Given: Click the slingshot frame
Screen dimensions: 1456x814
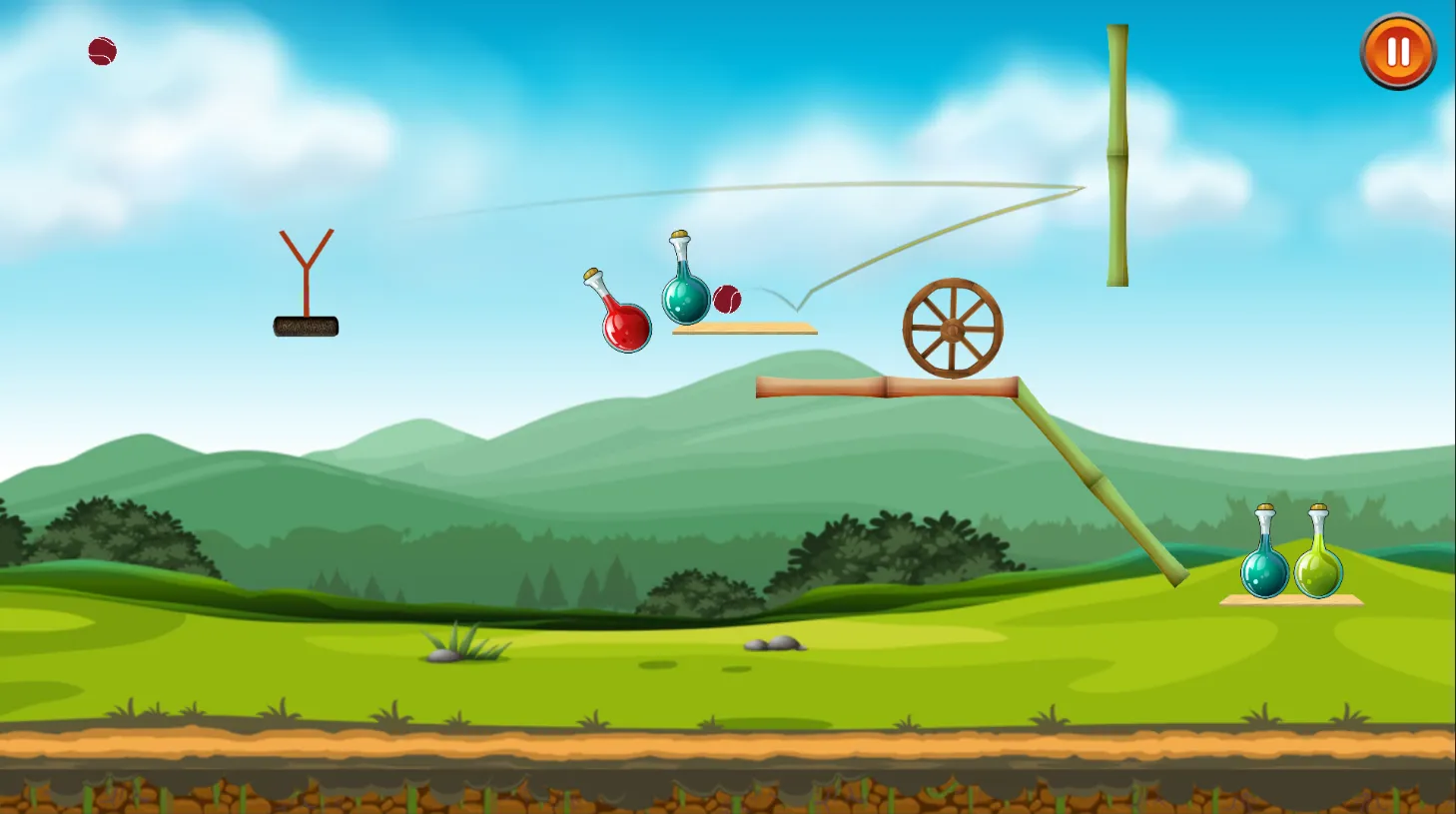Looking at the screenshot, I should [305, 270].
